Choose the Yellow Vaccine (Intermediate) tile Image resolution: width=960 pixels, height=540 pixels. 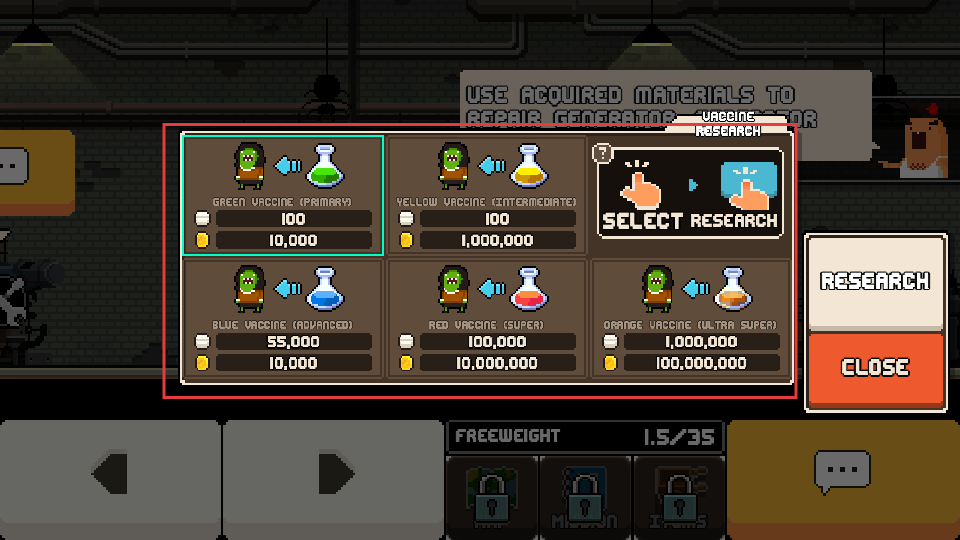tap(487, 194)
